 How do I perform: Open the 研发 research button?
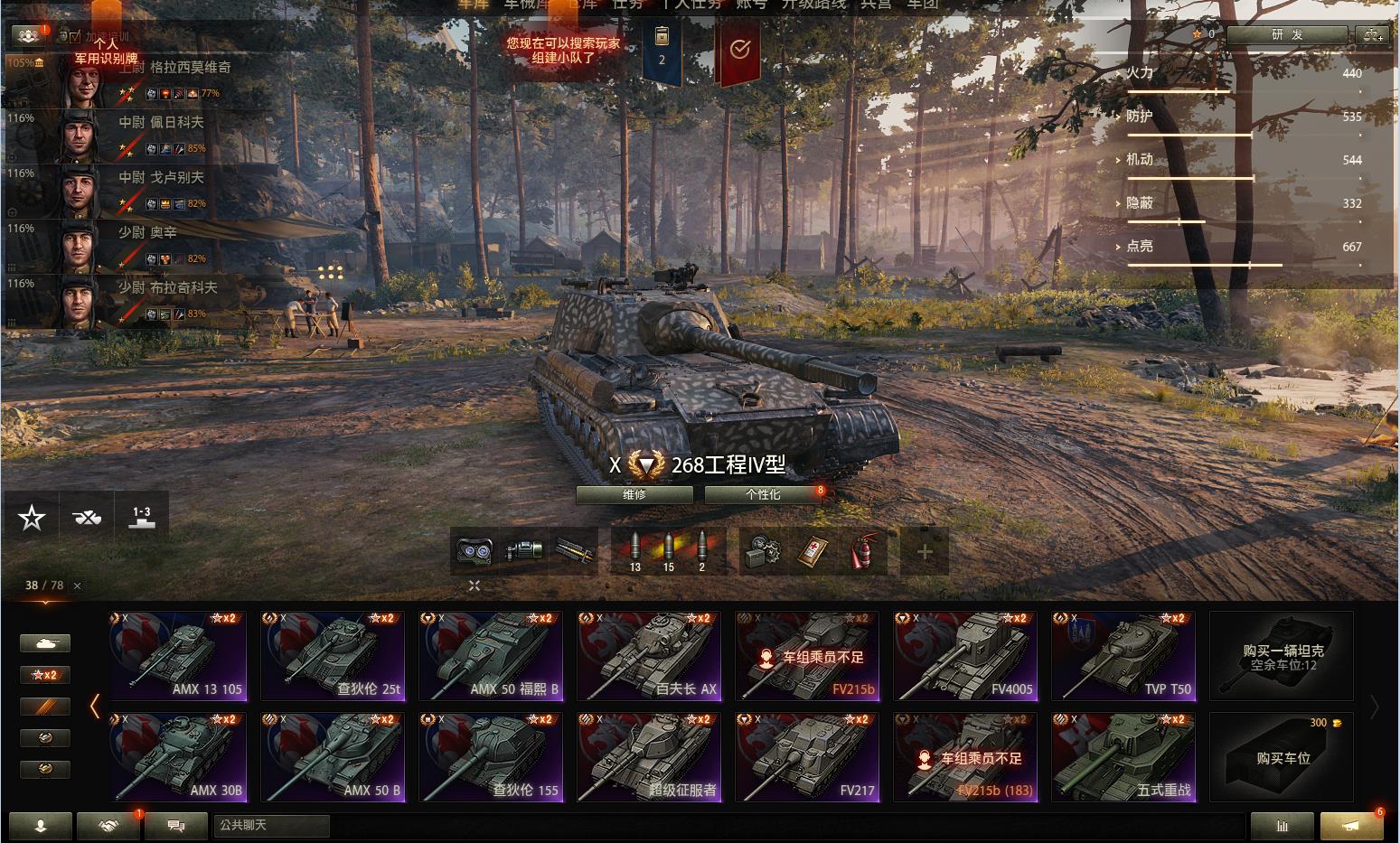[x=1286, y=35]
